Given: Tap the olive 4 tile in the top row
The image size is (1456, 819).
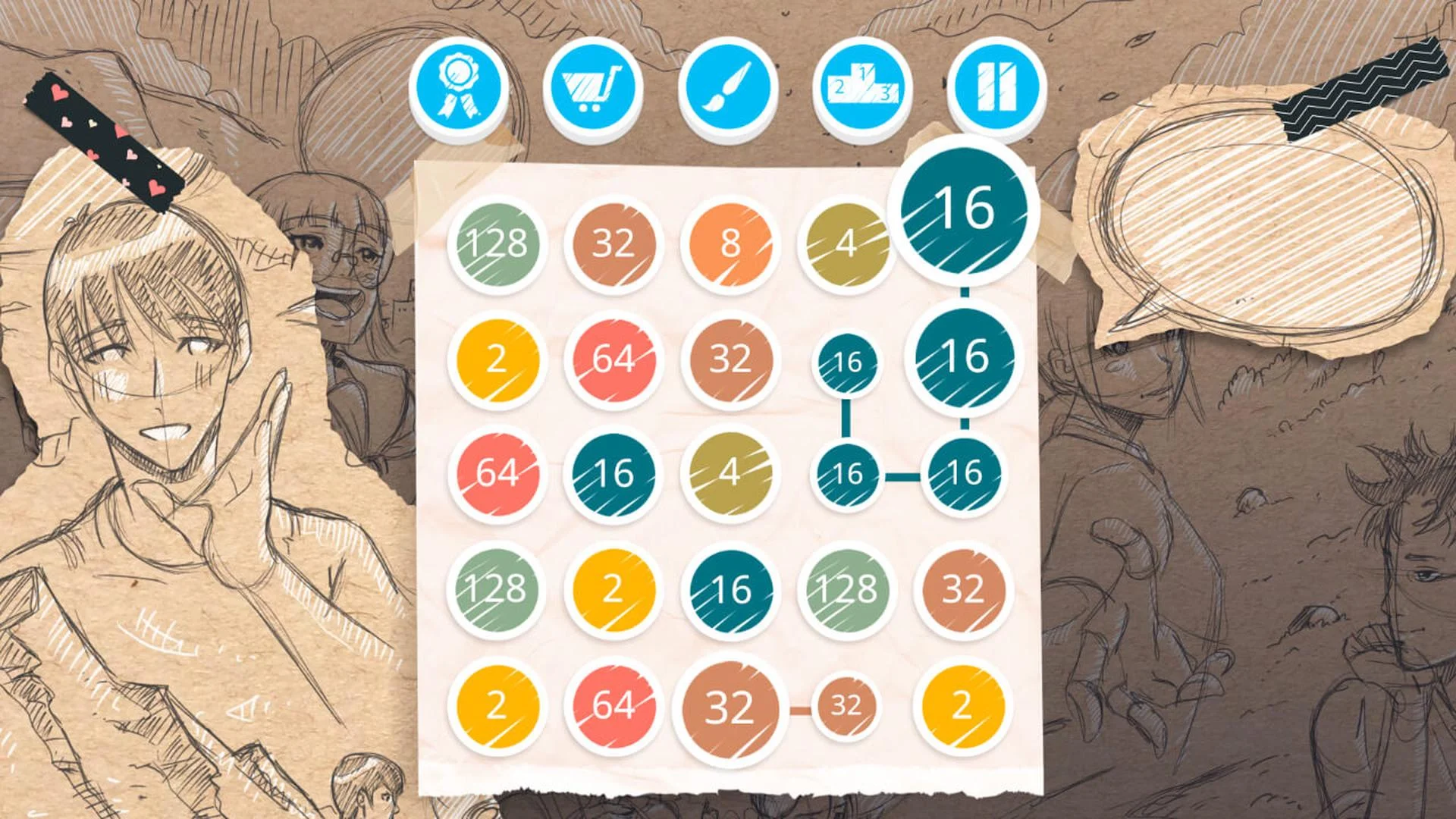Looking at the screenshot, I should [846, 243].
